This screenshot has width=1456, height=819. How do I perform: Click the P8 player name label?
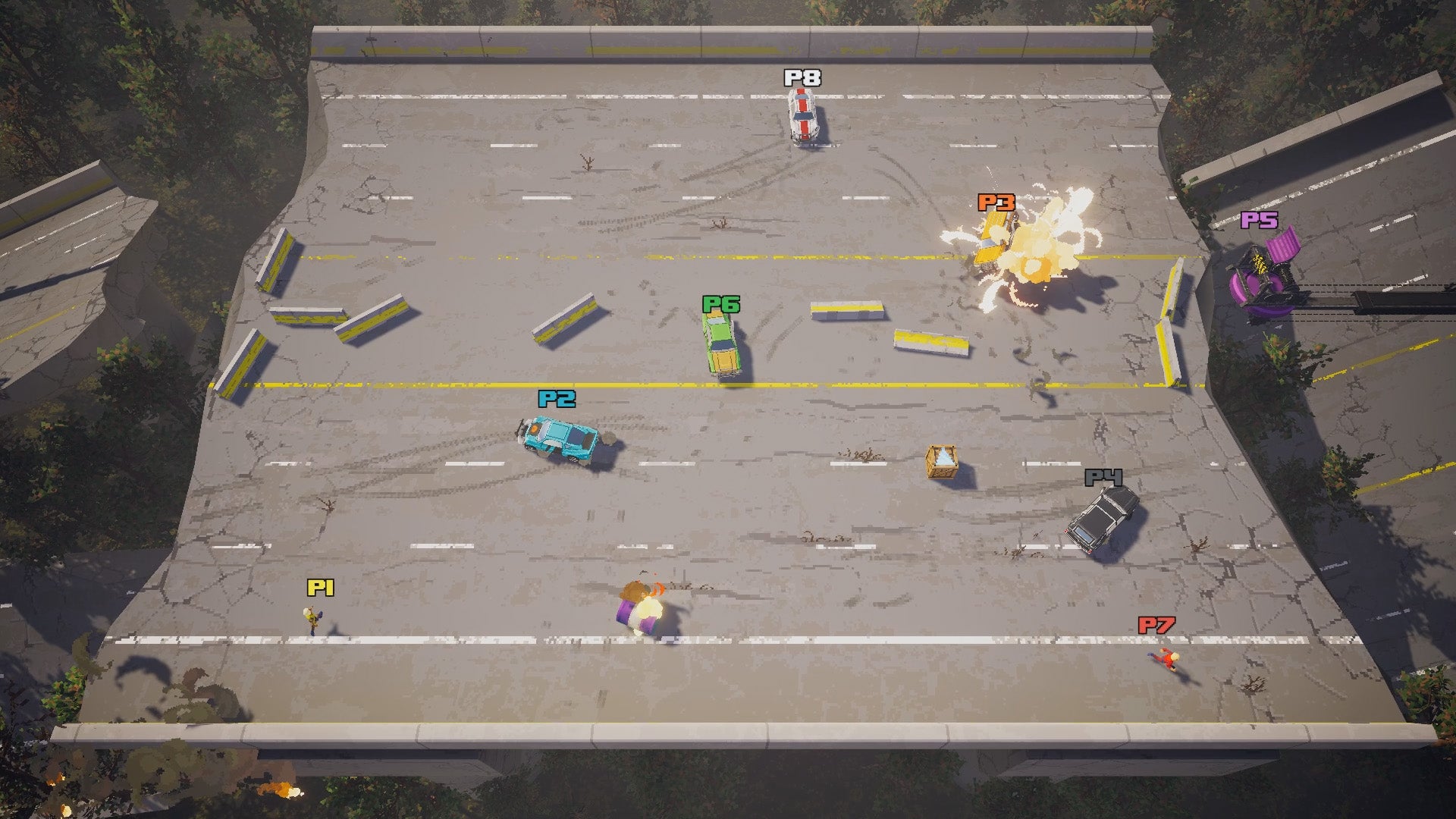coord(803,77)
